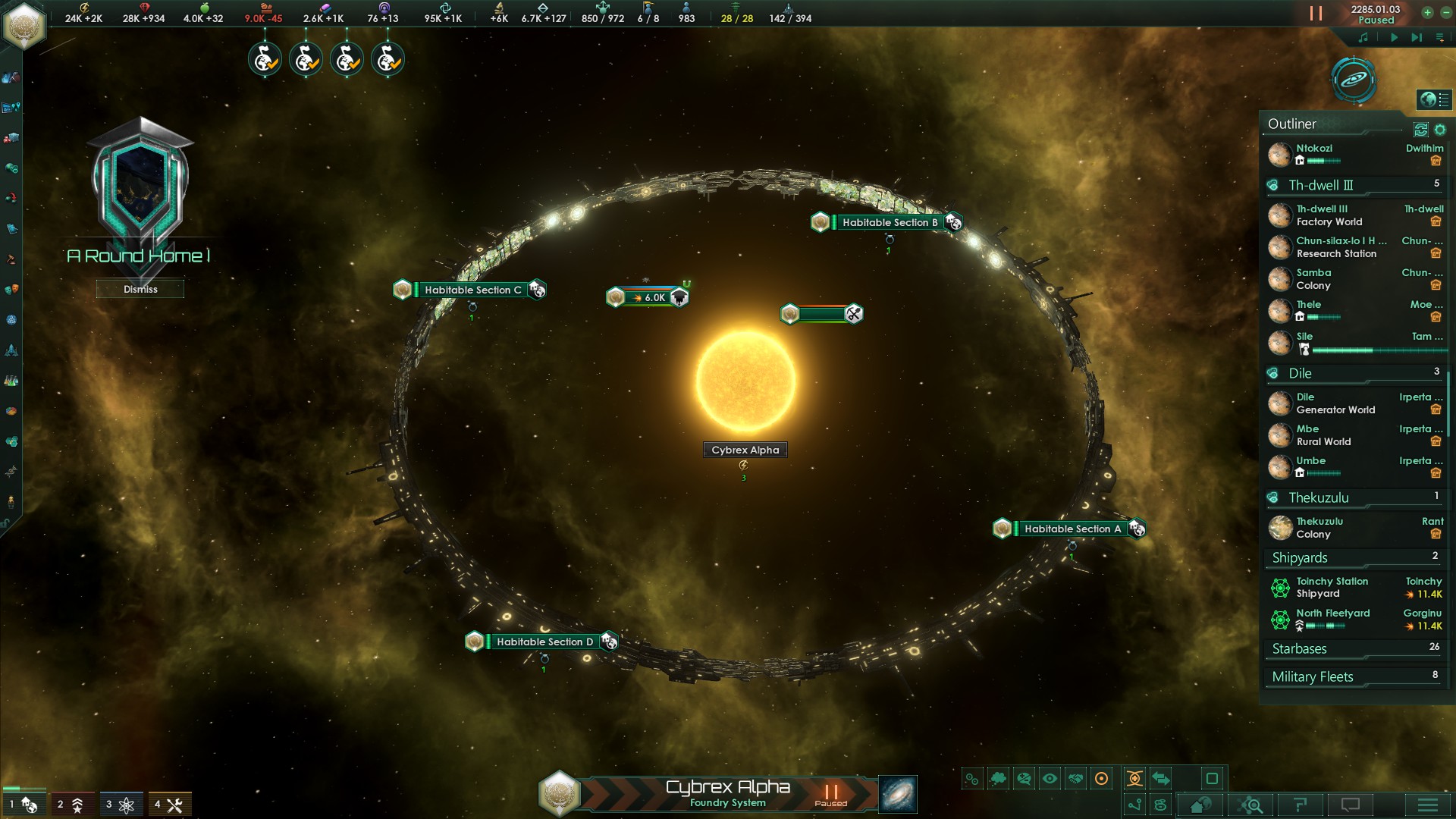The width and height of the screenshot is (1456, 819).
Task: Toggle the game pause button
Action: click(1316, 14)
